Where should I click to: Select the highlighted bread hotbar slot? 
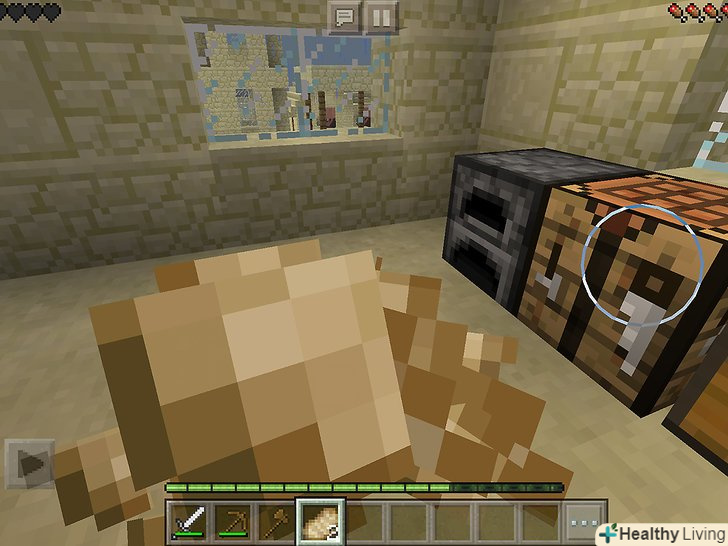point(321,520)
